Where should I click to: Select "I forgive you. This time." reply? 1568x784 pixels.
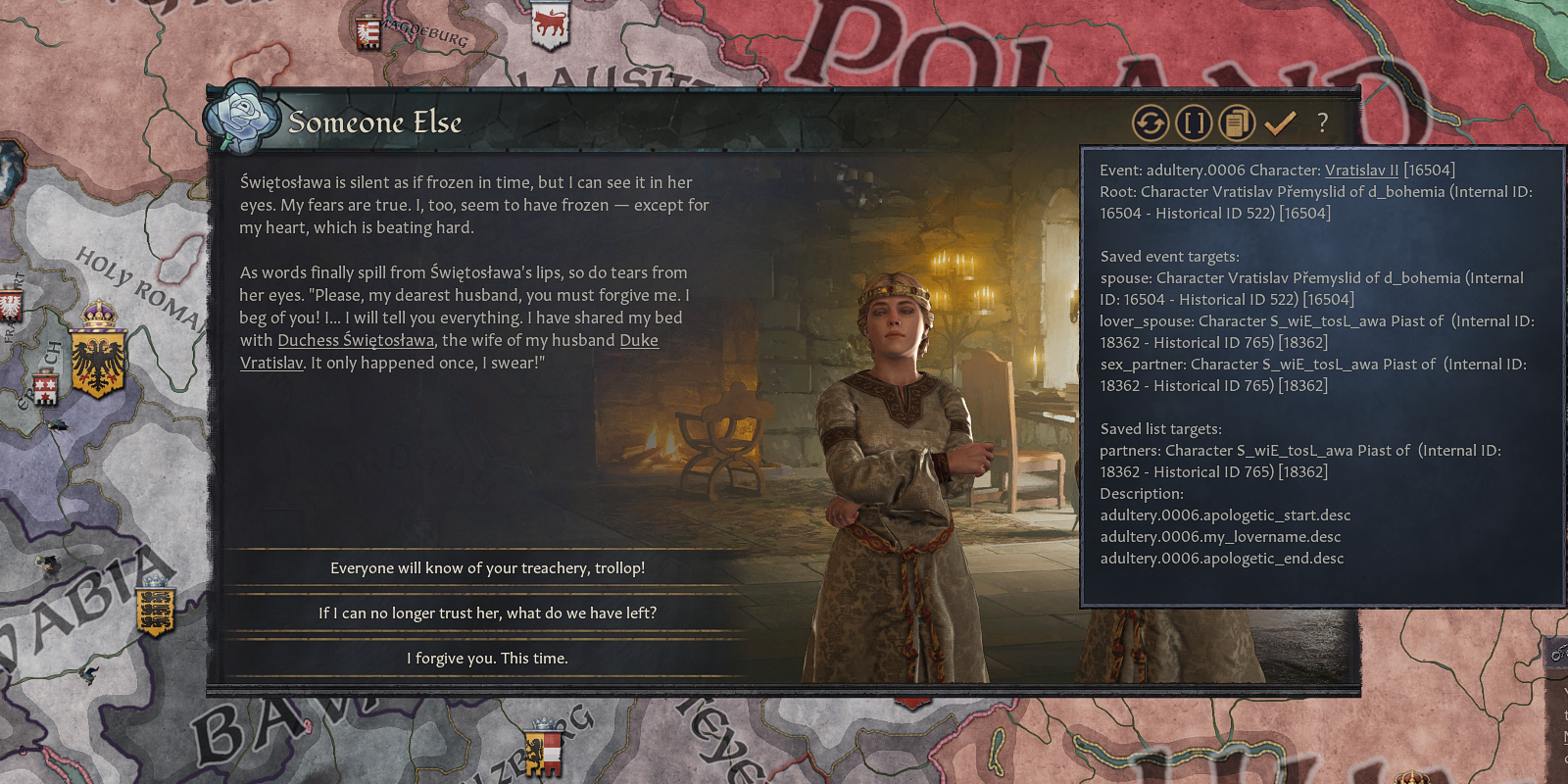[x=487, y=659]
